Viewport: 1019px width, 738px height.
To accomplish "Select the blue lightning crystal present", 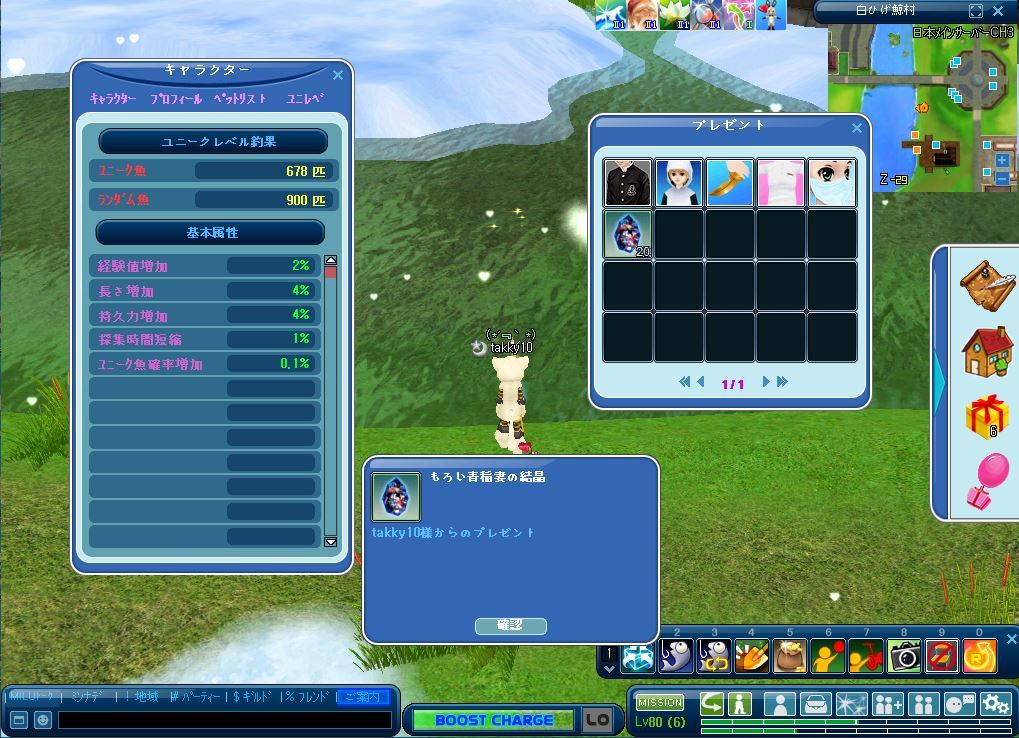I will 628,234.
